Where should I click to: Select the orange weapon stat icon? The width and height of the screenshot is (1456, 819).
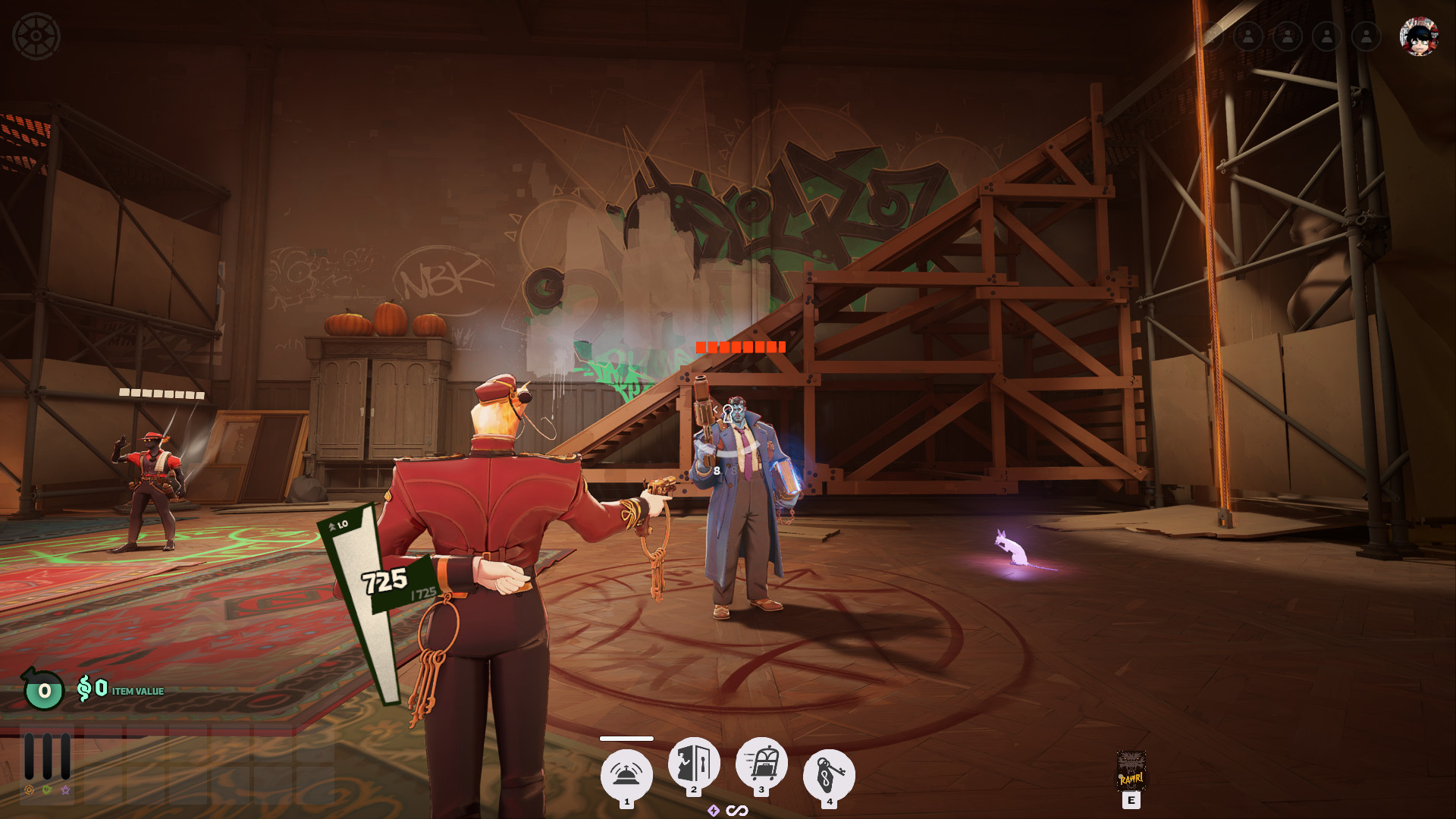[x=29, y=790]
